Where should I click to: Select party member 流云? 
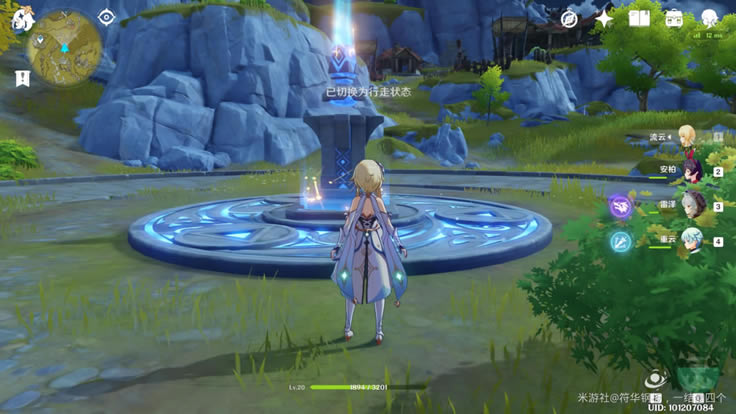tap(689, 136)
